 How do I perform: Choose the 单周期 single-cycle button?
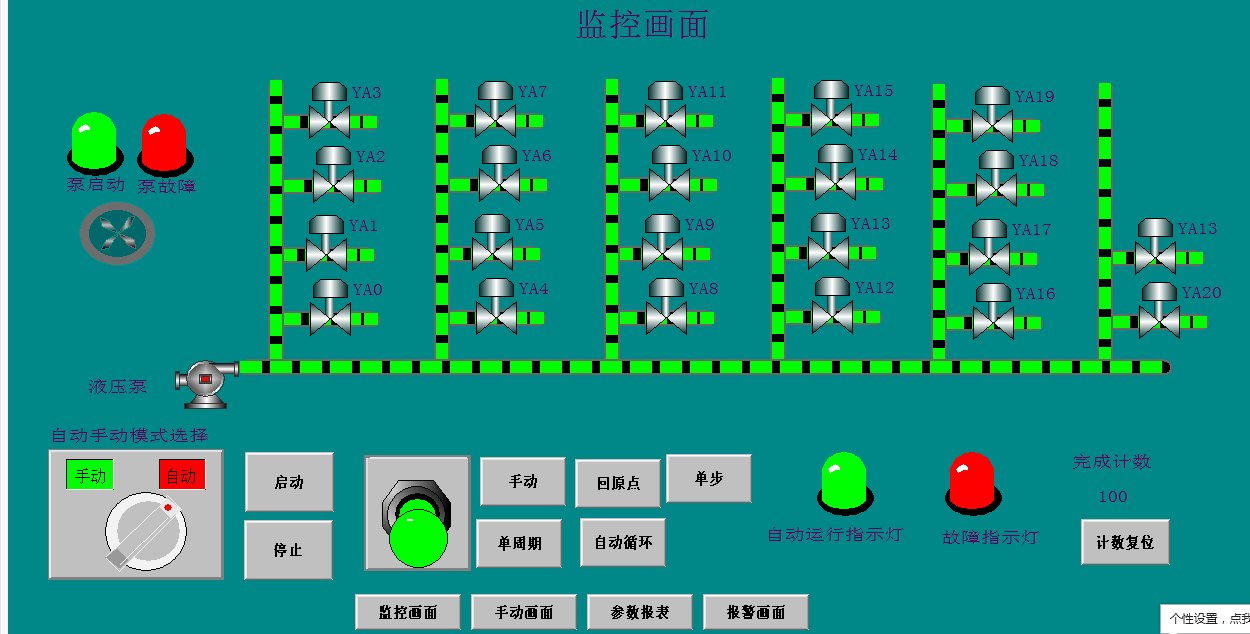click(x=519, y=543)
